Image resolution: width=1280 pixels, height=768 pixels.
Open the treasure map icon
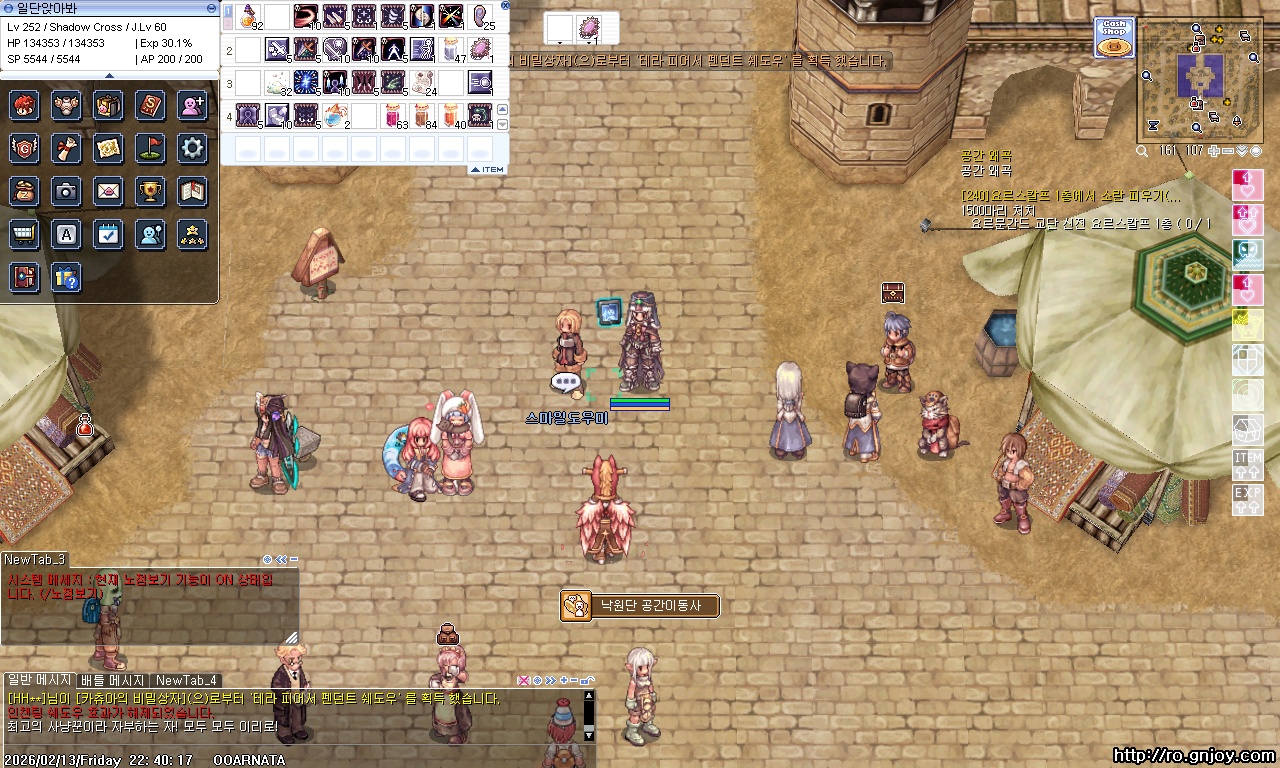coord(108,148)
